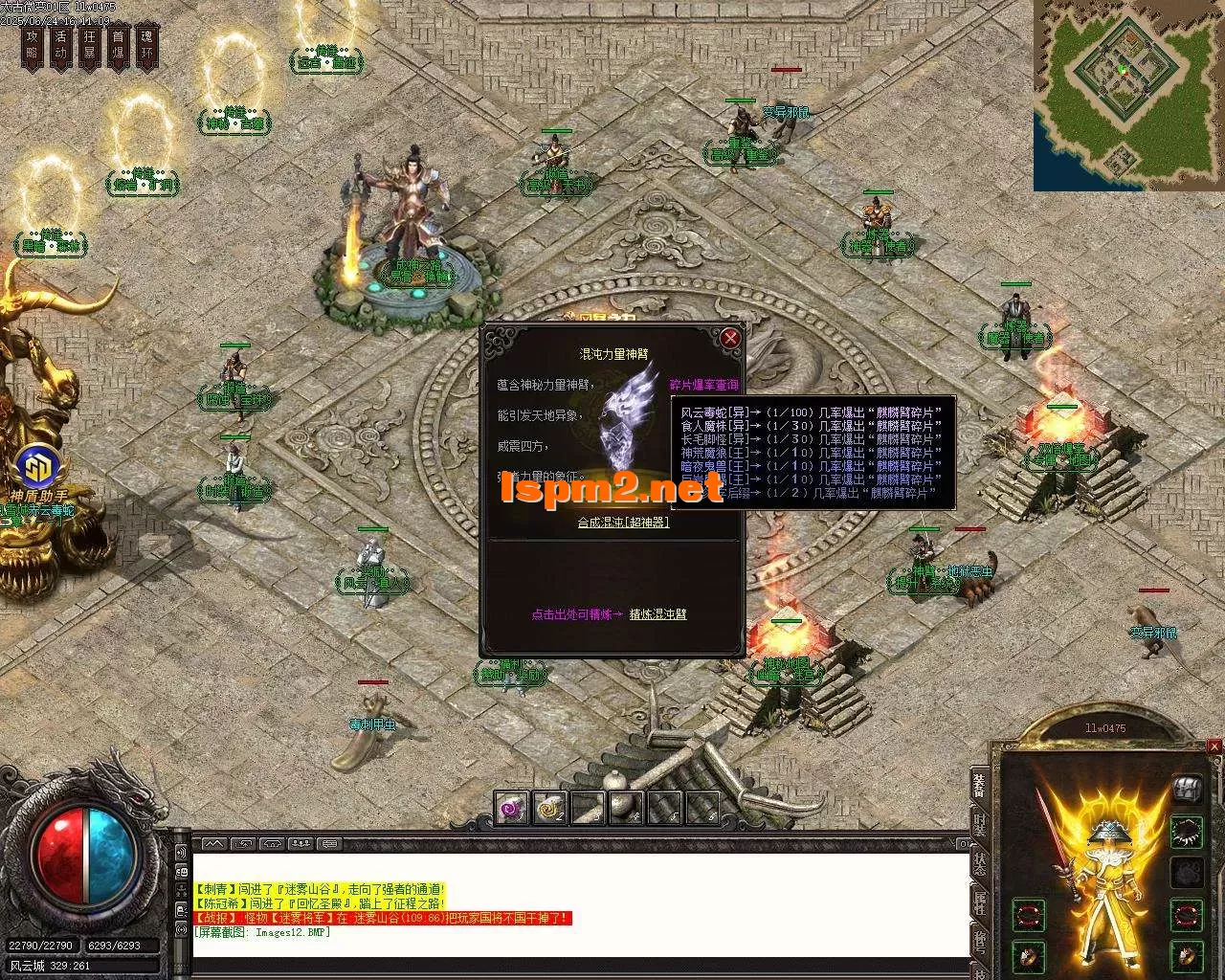Click the mountain-shaped chat channel button
1225x980 pixels.
click(x=213, y=844)
